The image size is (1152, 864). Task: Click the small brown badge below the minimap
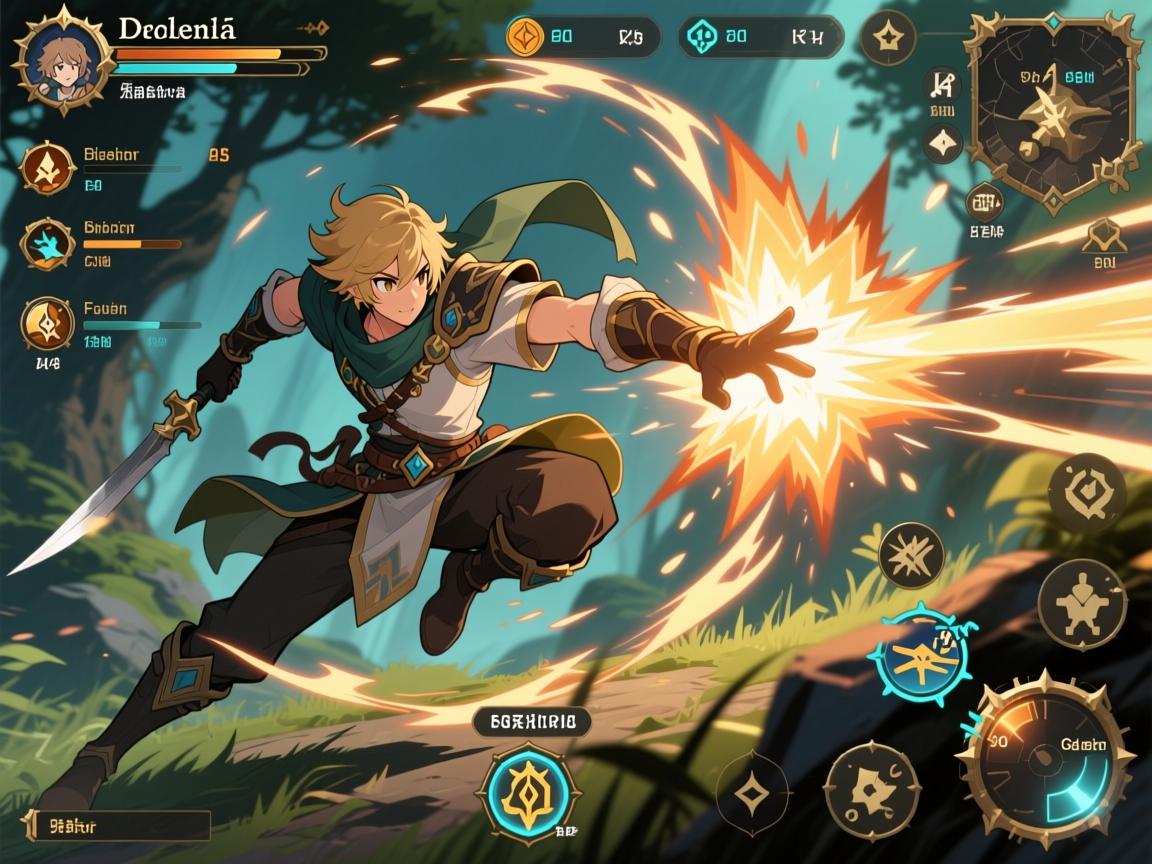click(x=985, y=202)
